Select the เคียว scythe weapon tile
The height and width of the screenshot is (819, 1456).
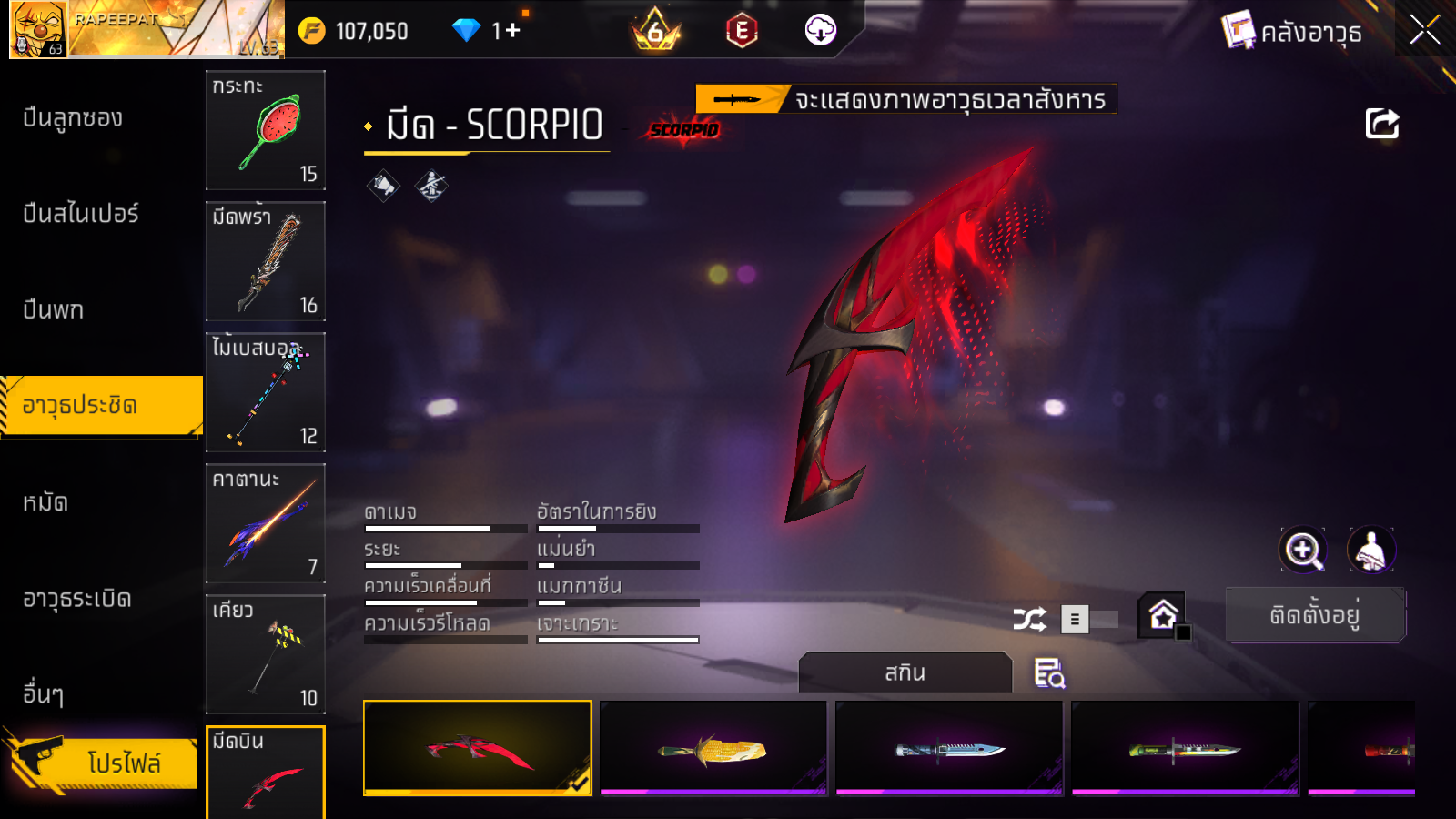(266, 654)
